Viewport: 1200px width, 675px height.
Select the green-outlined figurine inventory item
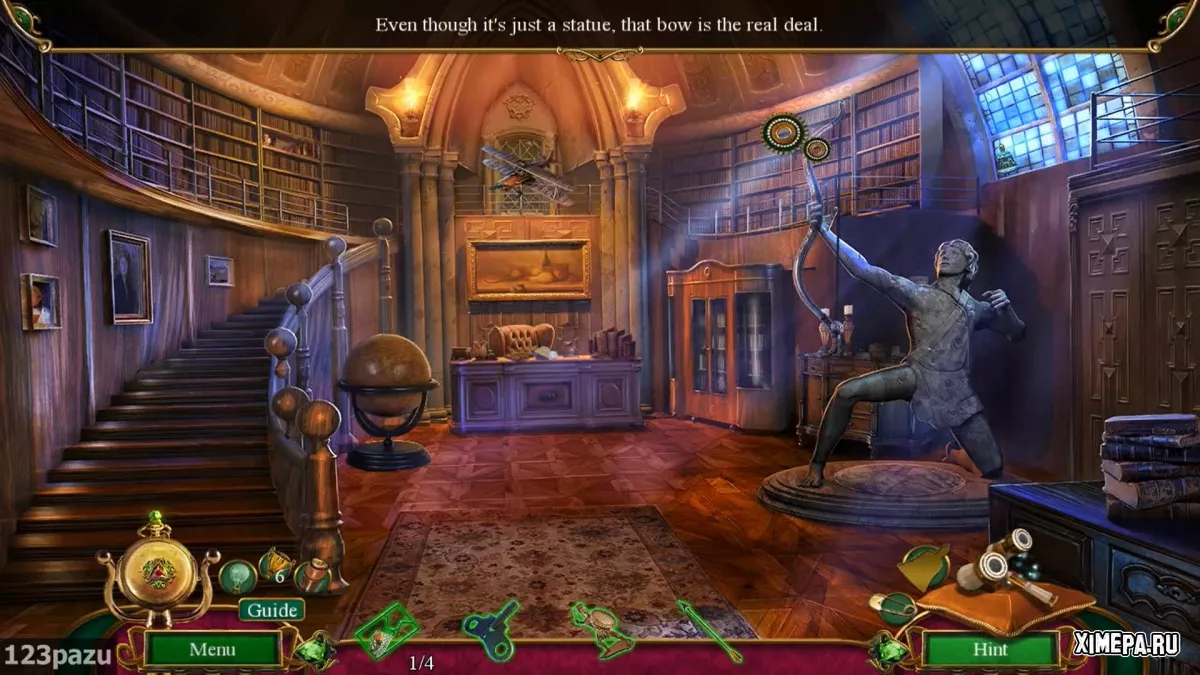coord(601,629)
